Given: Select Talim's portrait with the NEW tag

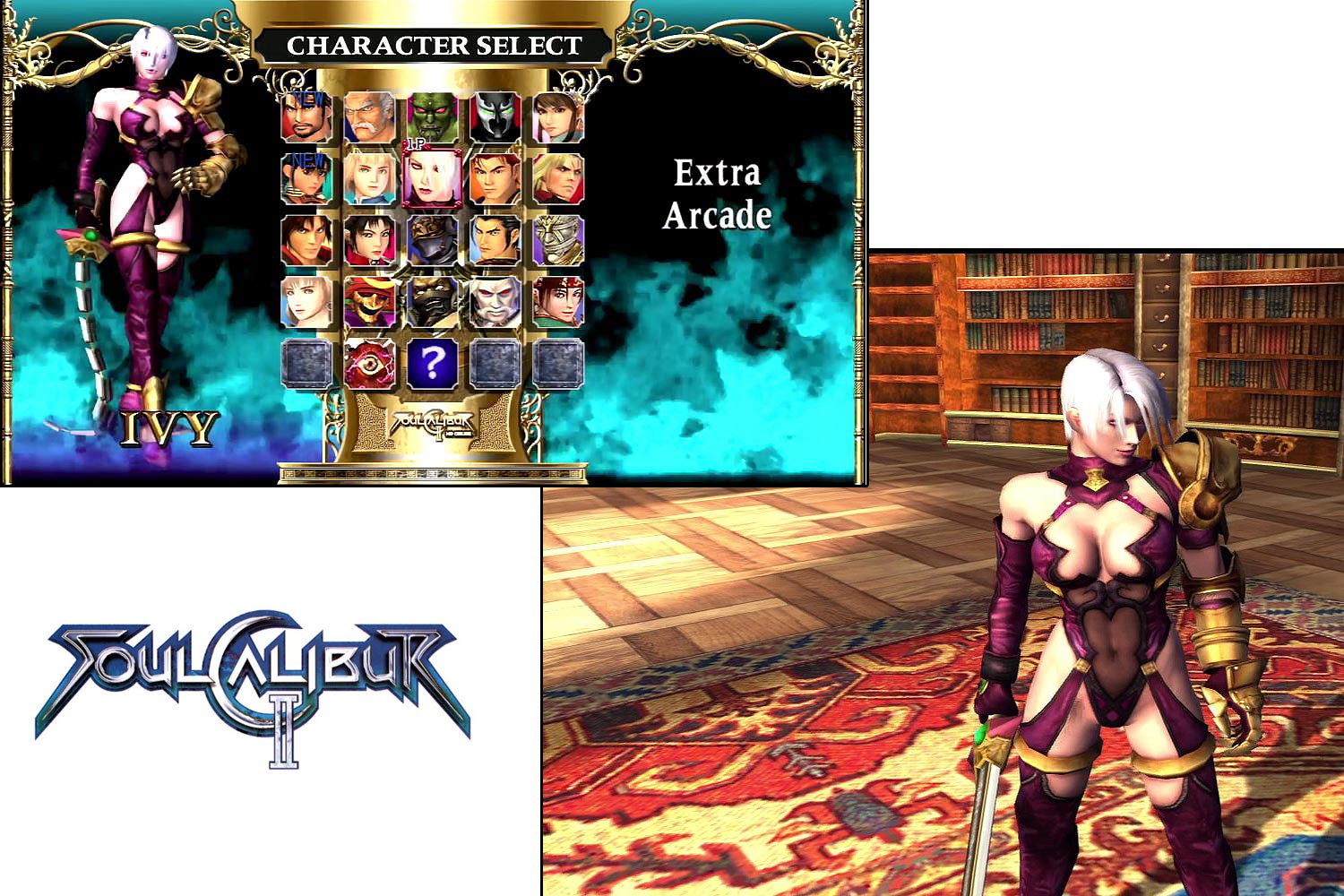Looking at the screenshot, I should [x=306, y=177].
